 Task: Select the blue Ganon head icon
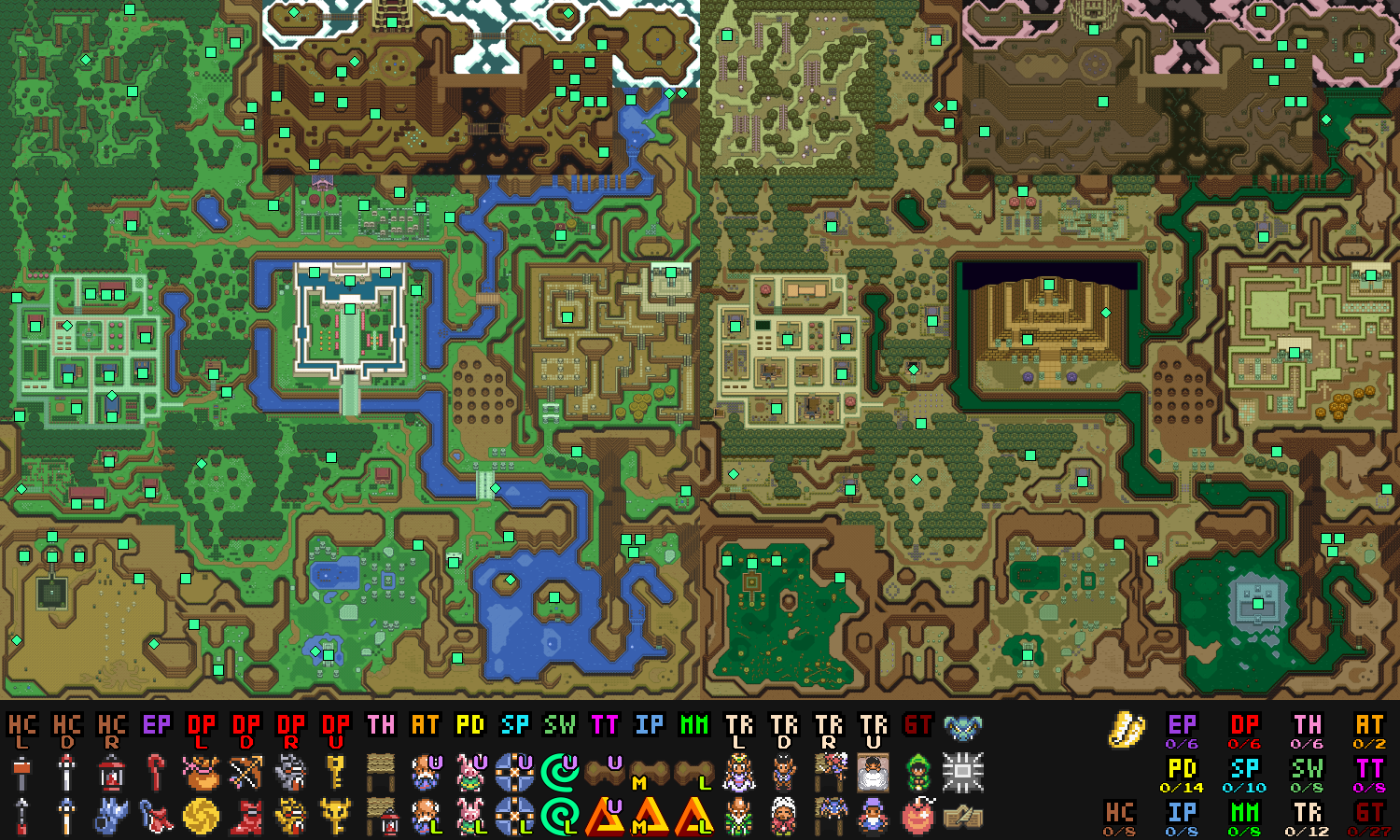(962, 727)
